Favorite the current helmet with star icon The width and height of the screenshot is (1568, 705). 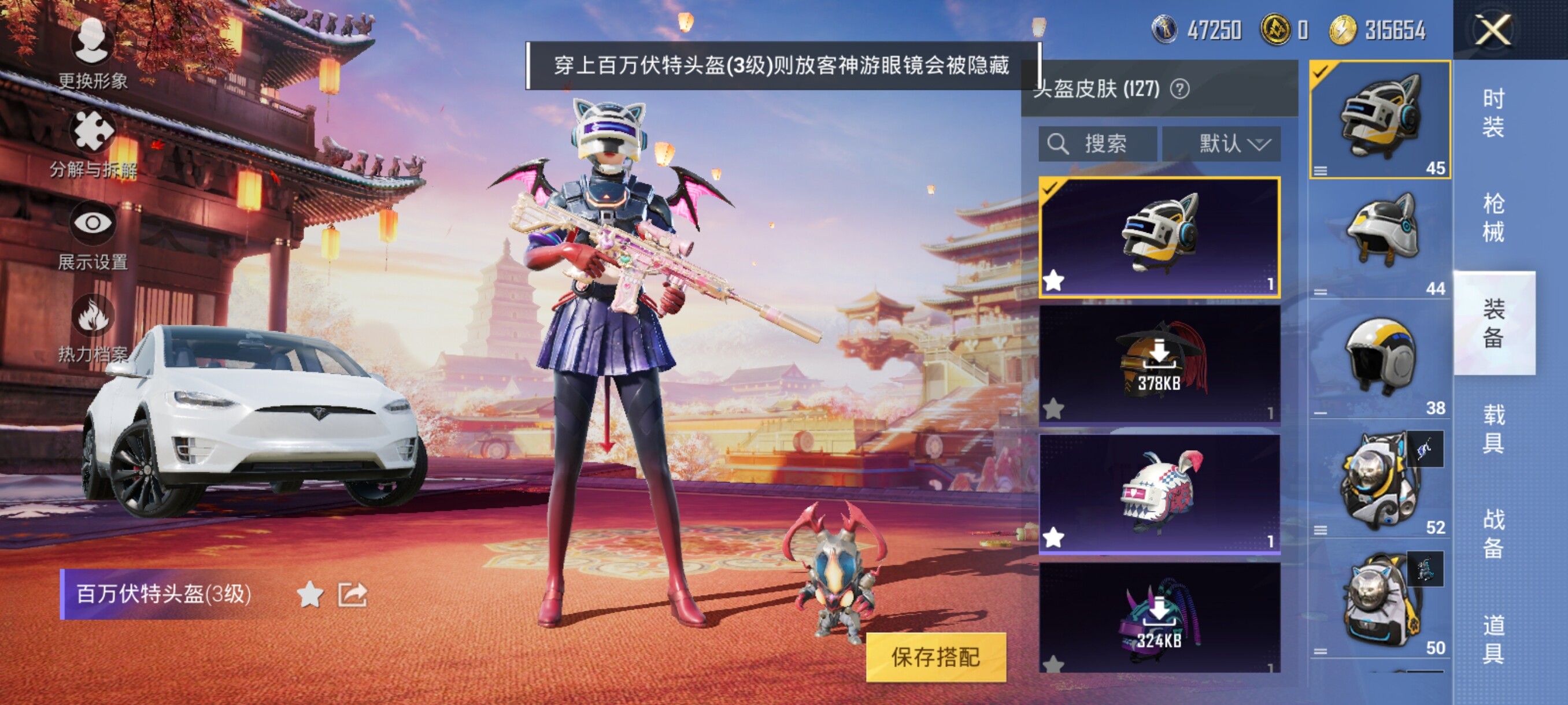tap(310, 594)
